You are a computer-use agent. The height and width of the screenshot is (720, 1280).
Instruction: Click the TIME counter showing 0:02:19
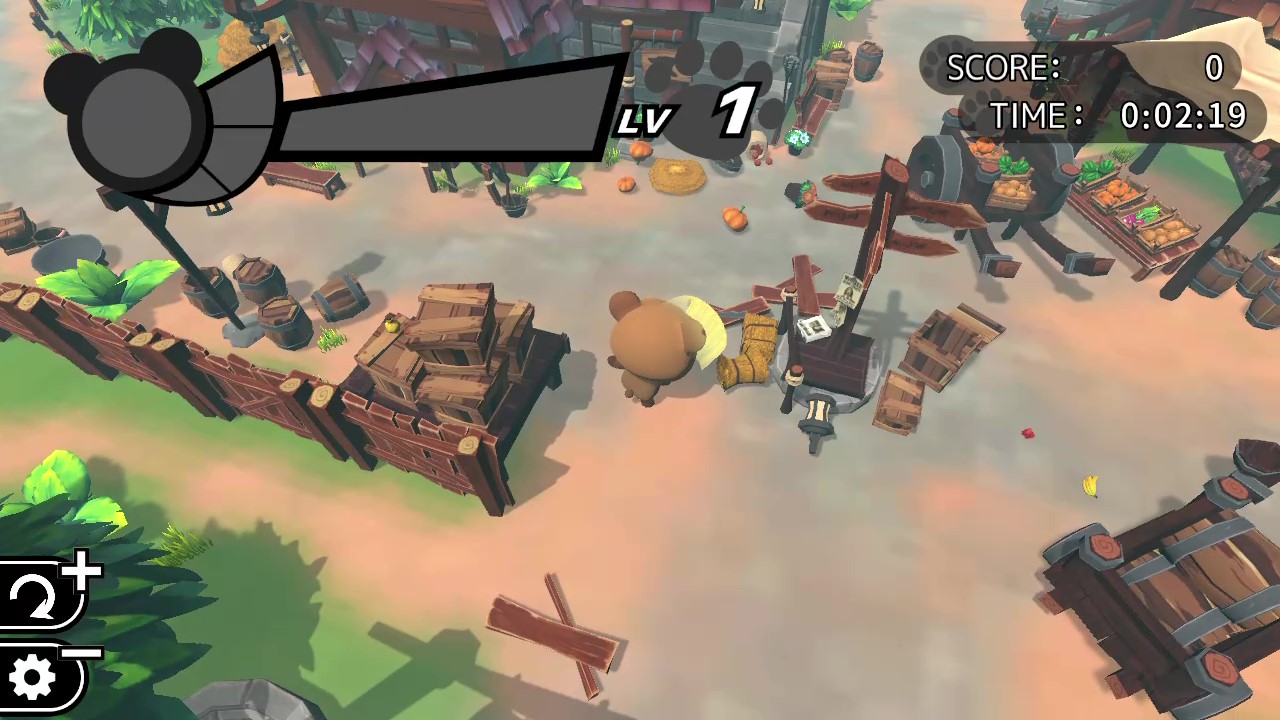[x=1185, y=117]
